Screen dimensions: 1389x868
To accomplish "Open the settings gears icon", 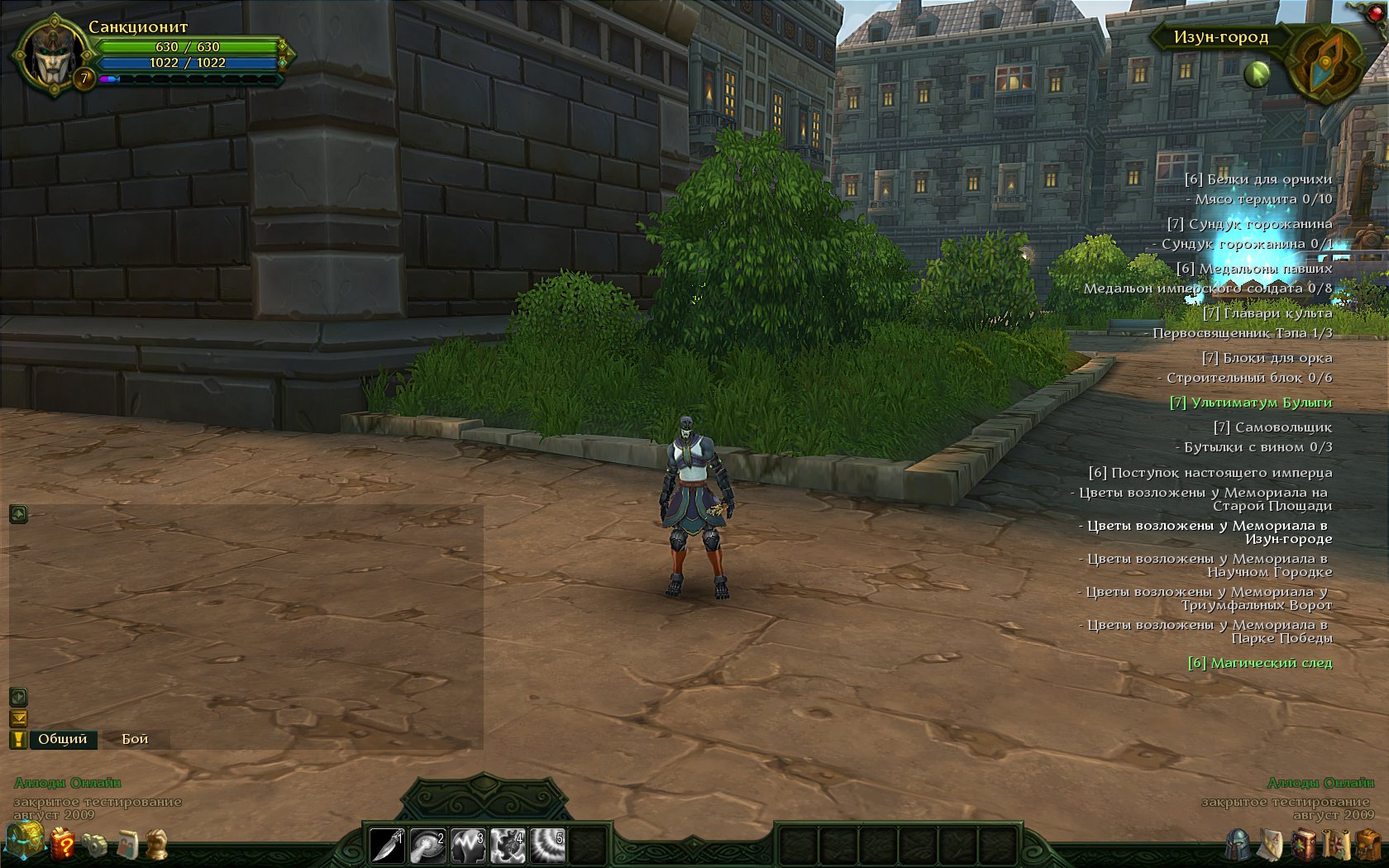I will (x=94, y=845).
